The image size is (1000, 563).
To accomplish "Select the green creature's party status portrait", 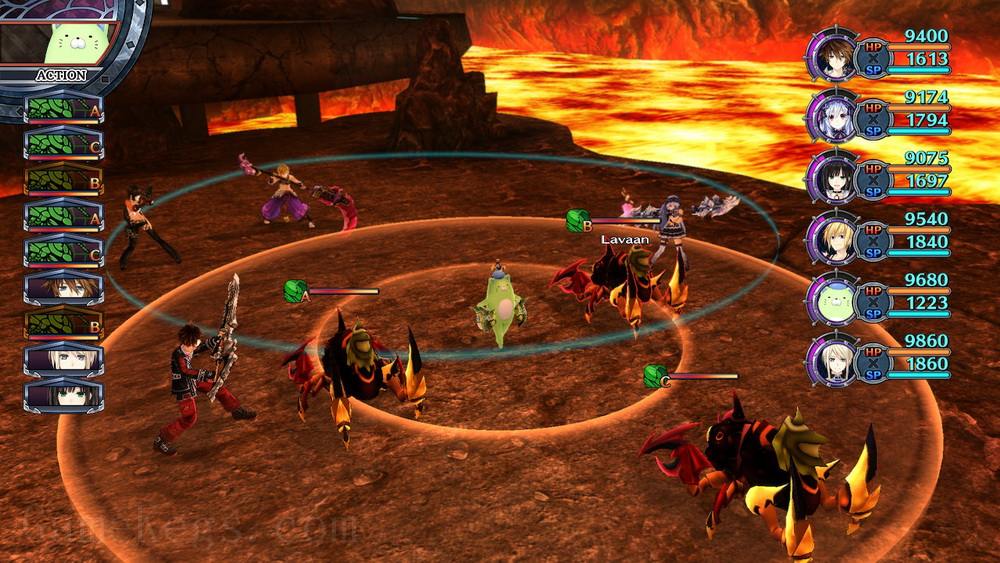I will pos(832,300).
